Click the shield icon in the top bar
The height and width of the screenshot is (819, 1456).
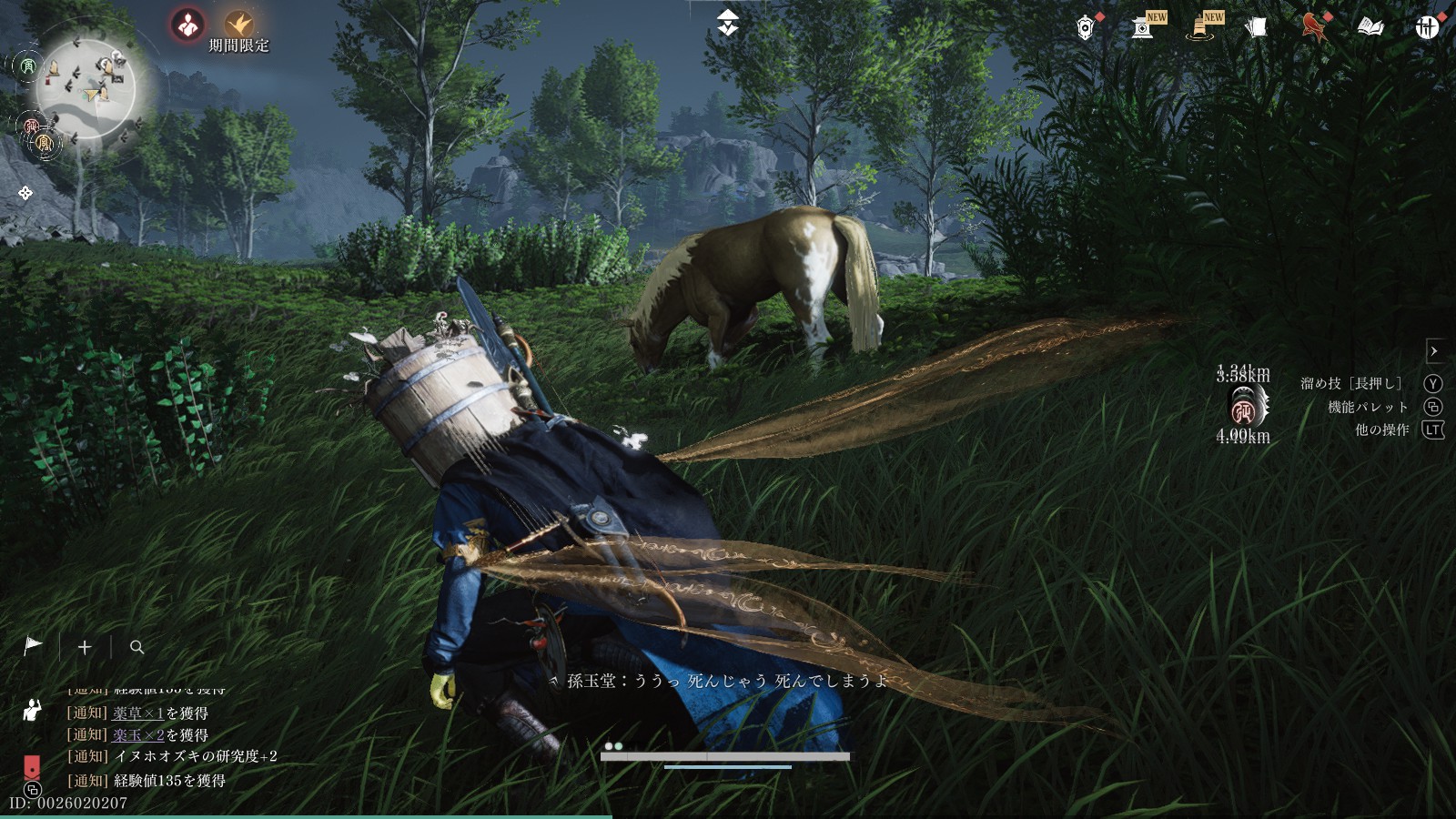point(1085,28)
